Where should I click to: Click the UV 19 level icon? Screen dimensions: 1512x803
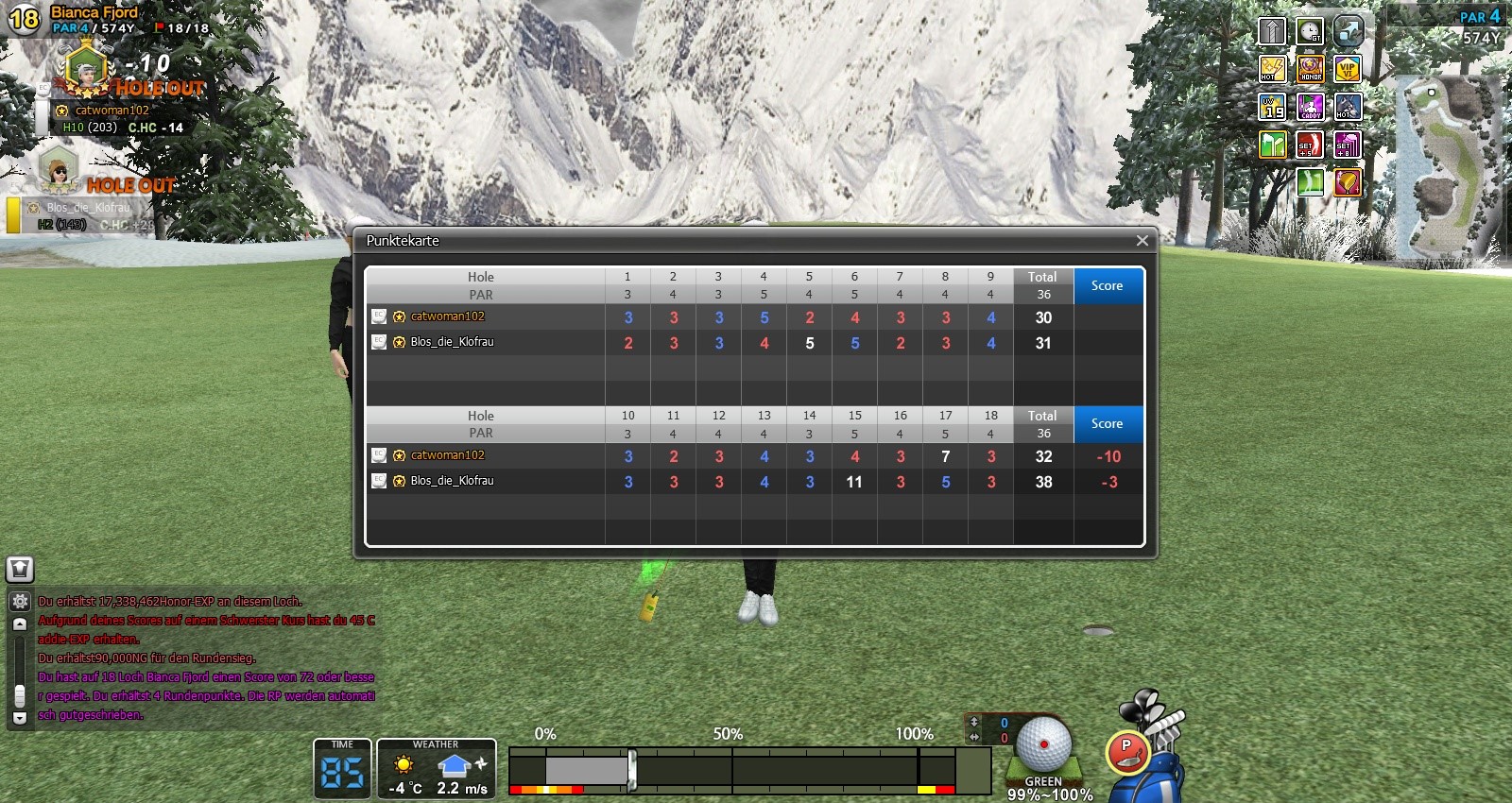click(x=1272, y=107)
